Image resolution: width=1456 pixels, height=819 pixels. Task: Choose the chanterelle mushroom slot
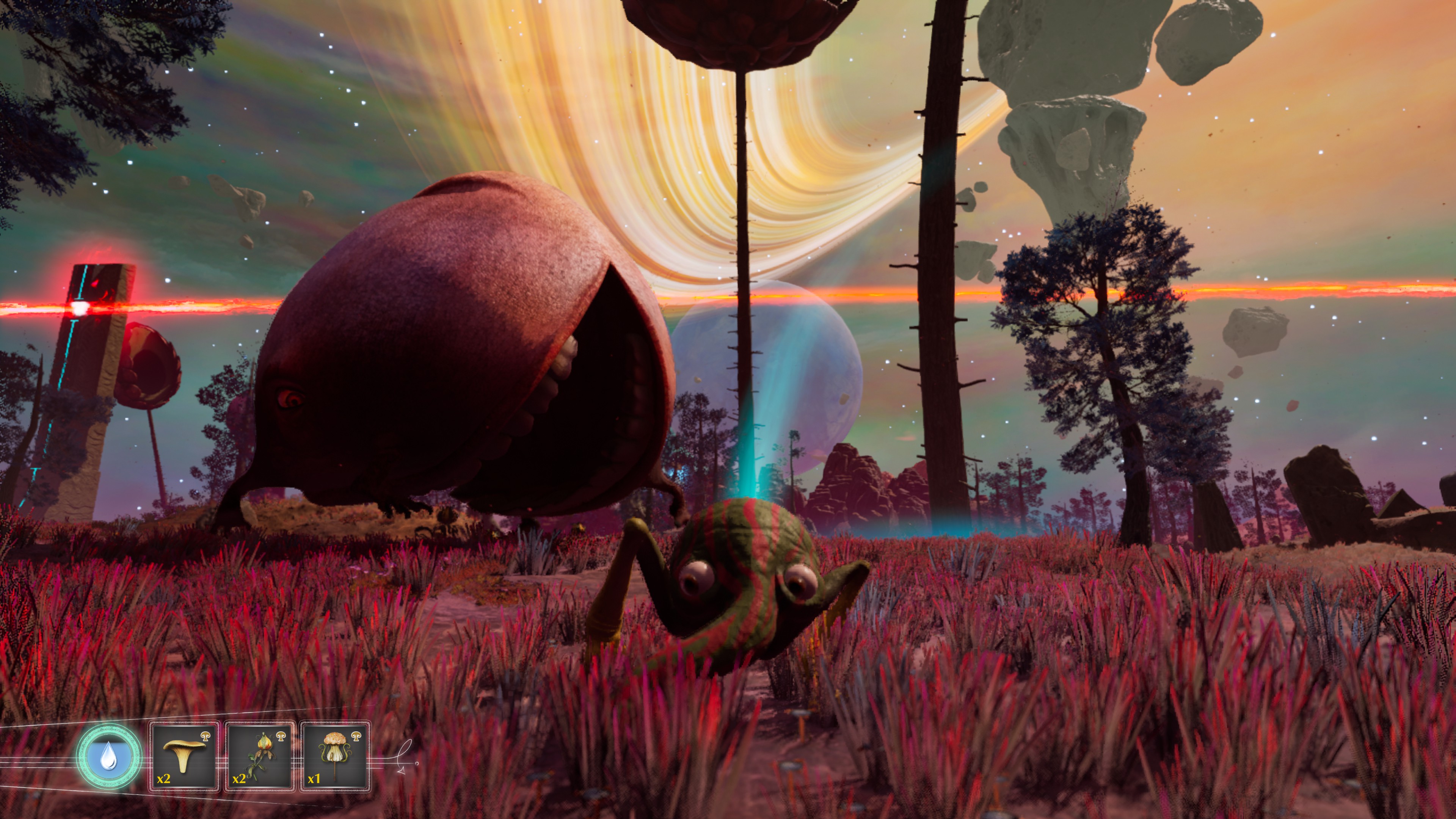[184, 756]
